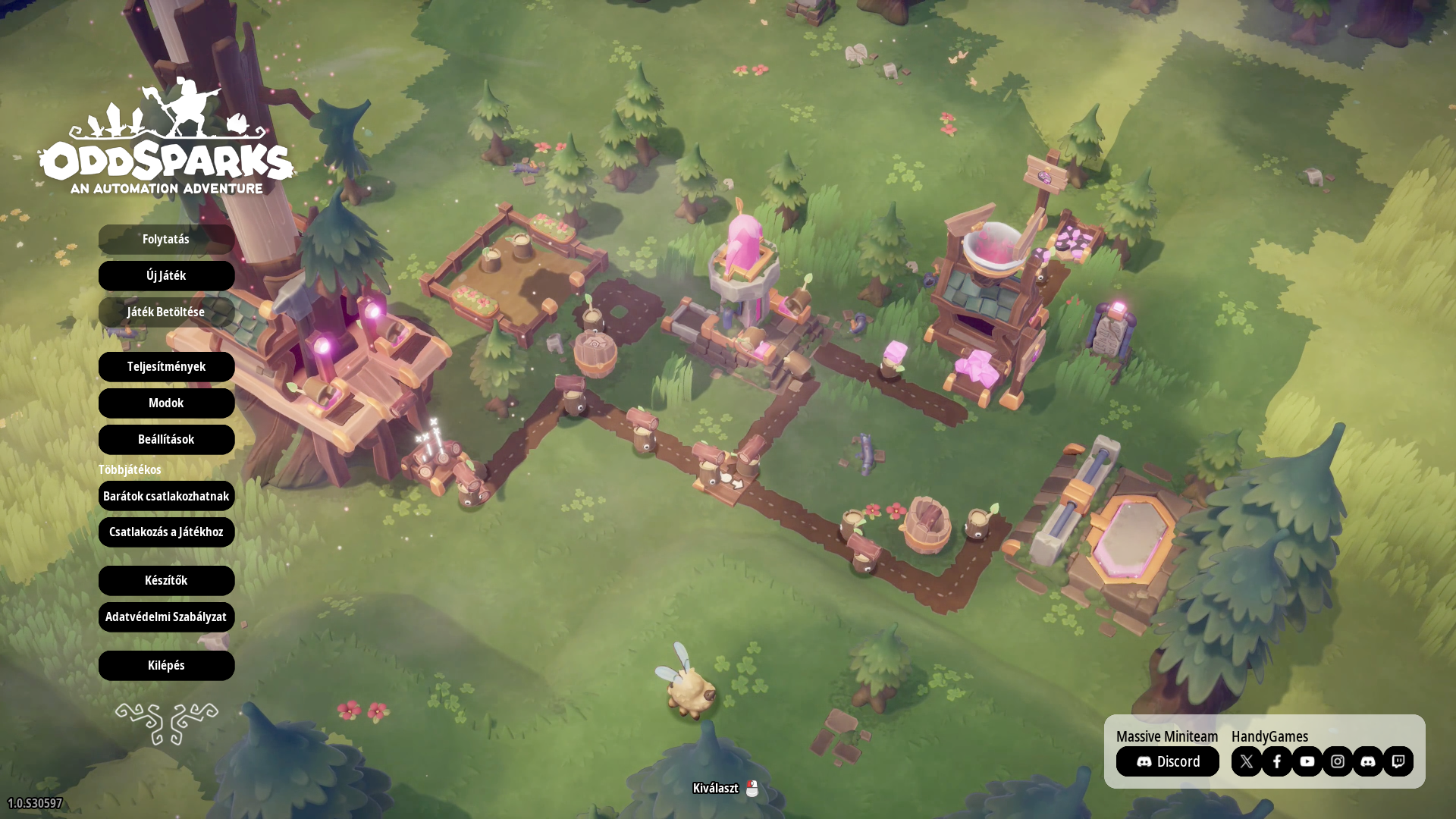The width and height of the screenshot is (1456, 819).
Task: Open the HandyGames Instagram icon
Action: click(x=1337, y=761)
